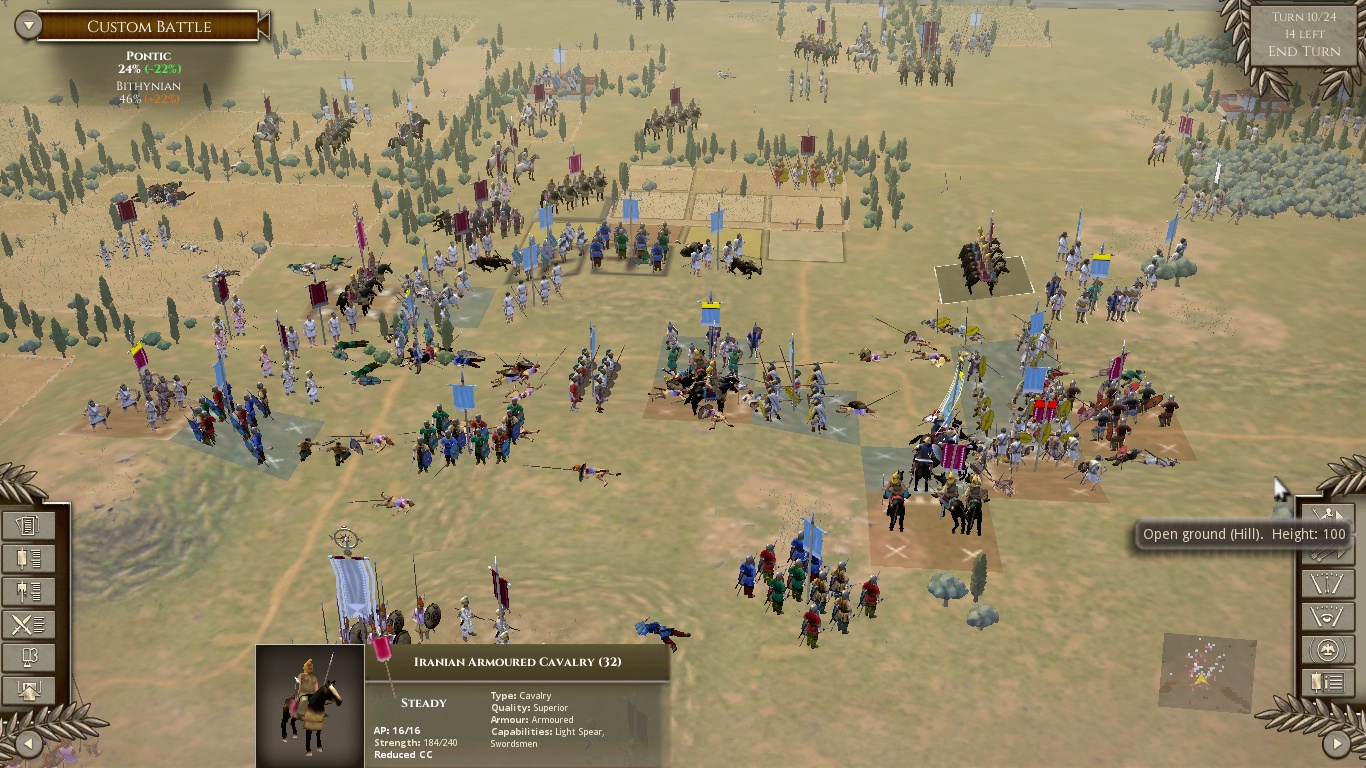Click the Custom Battle title banner
Image resolution: width=1366 pixels, height=768 pixels.
(148, 27)
